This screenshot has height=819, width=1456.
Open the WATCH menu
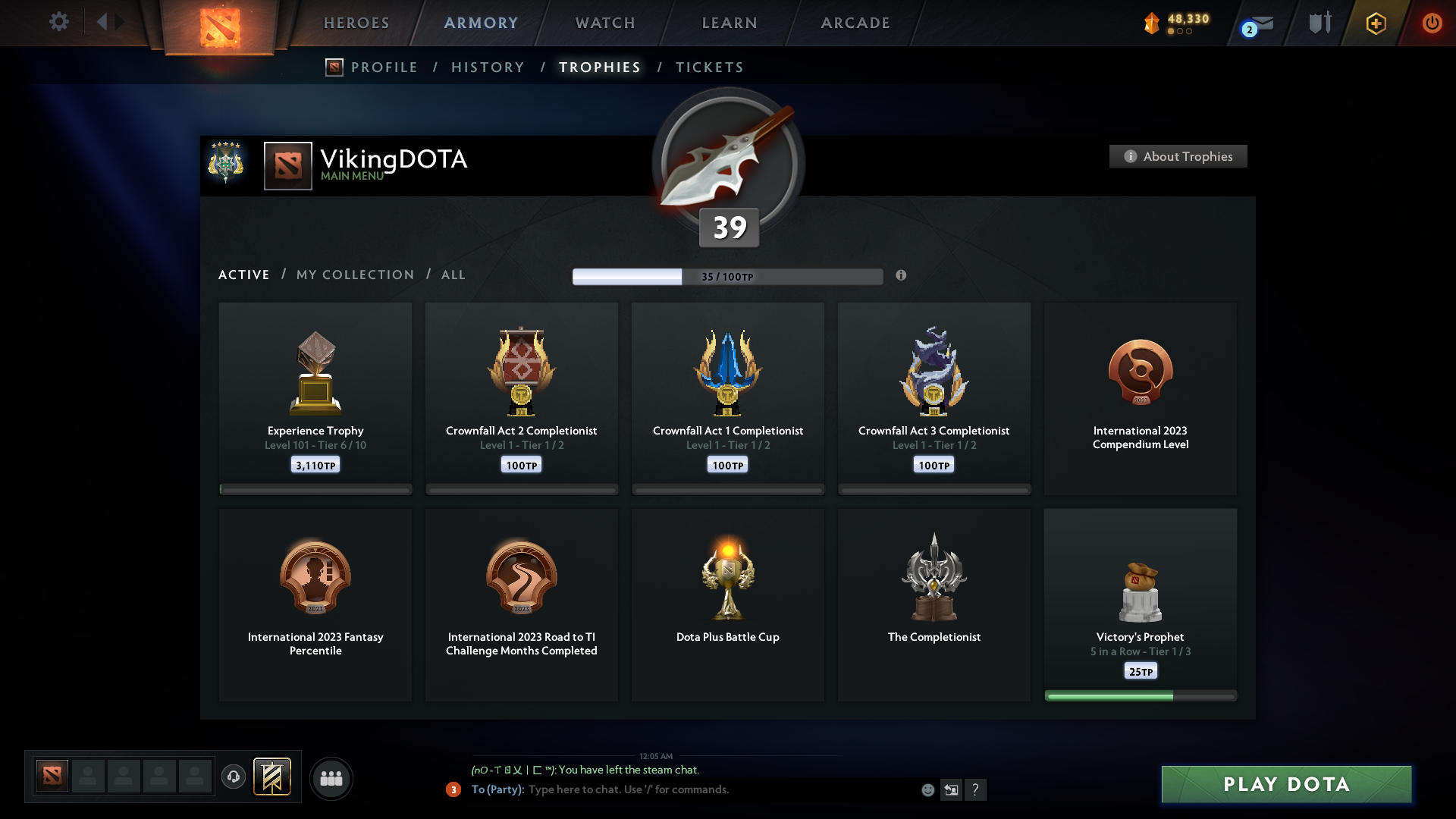point(604,23)
